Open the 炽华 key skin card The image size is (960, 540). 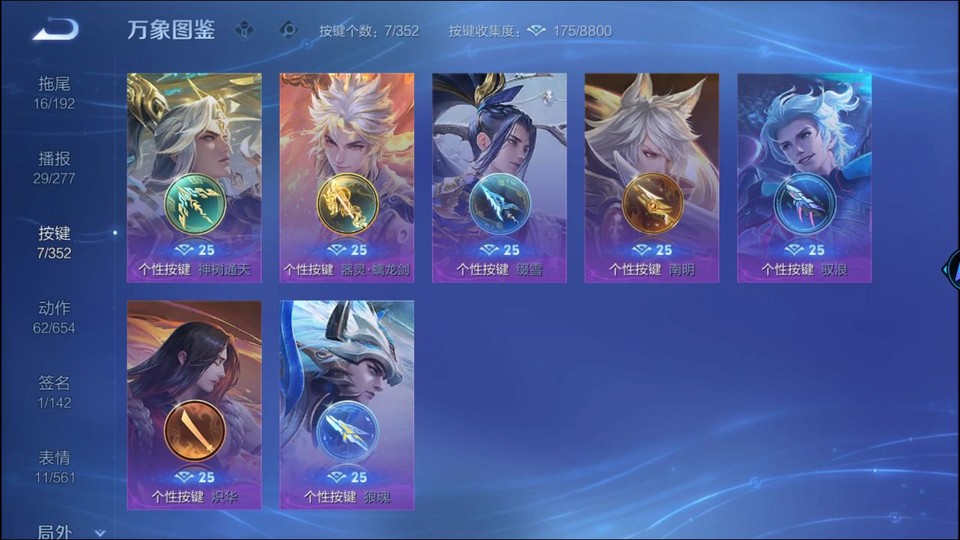(x=194, y=405)
